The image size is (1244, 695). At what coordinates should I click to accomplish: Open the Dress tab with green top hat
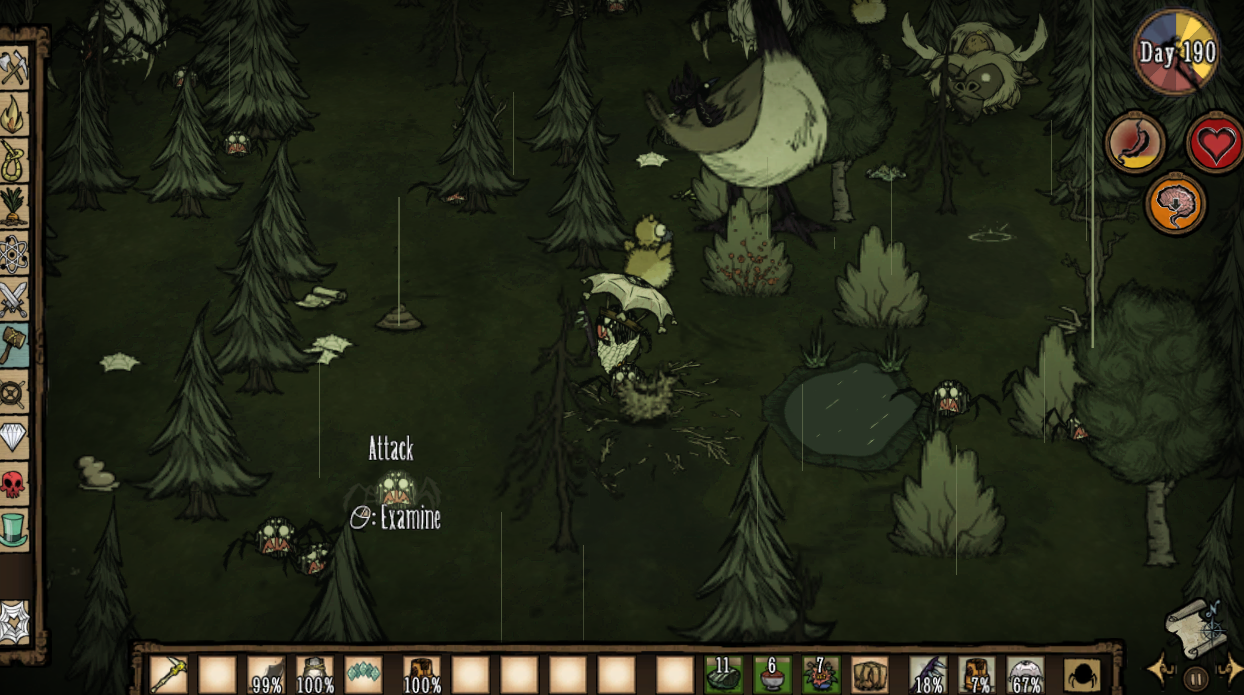pos(14,530)
